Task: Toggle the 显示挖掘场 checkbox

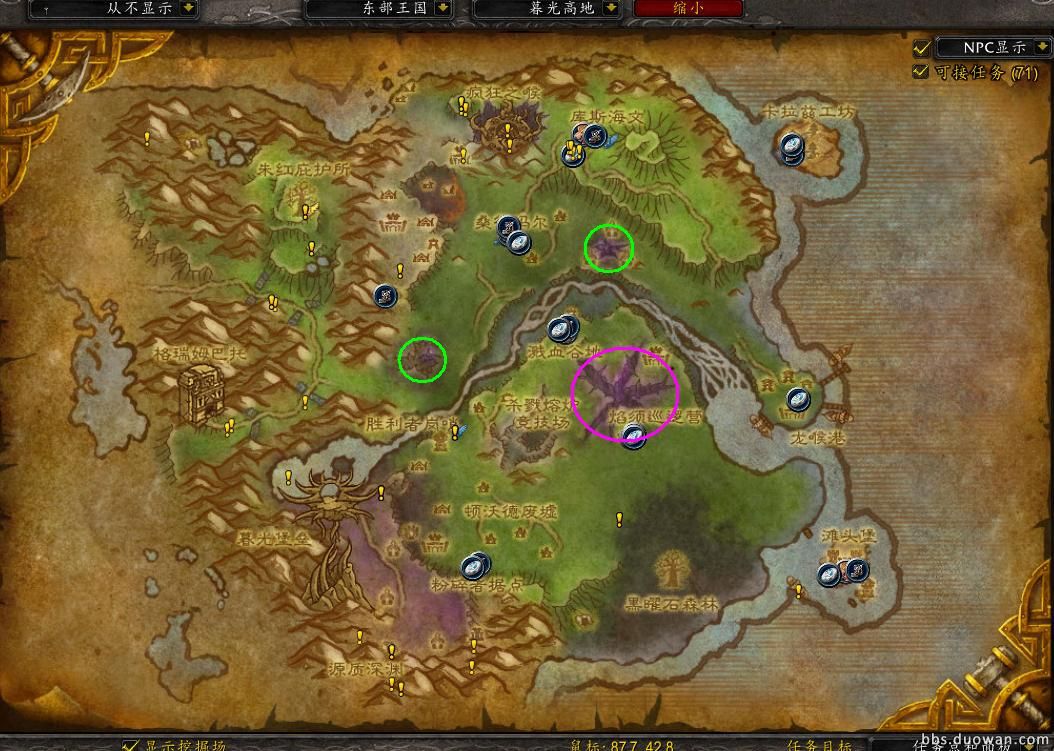Action: click(131, 745)
